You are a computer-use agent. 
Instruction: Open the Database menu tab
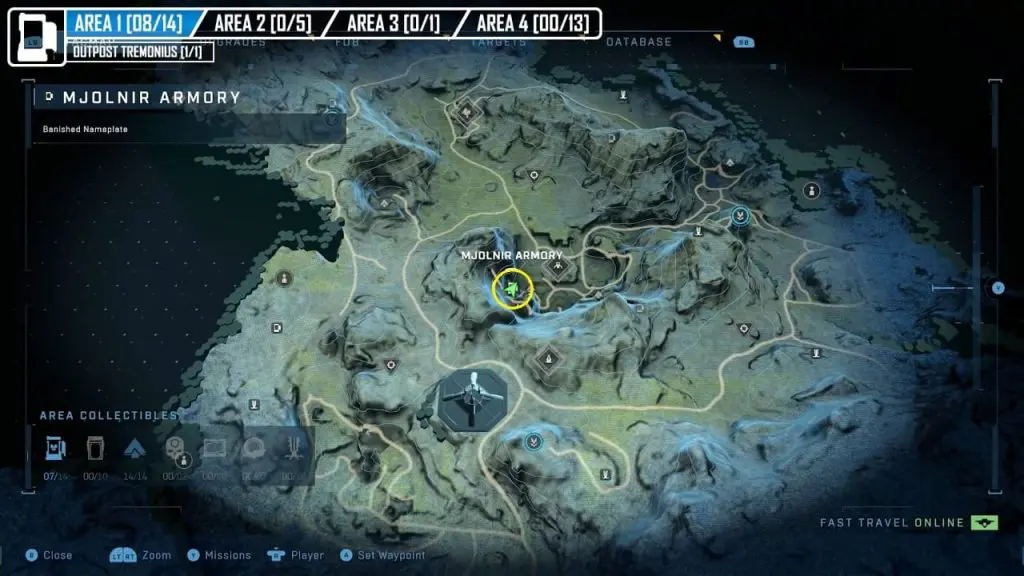click(x=638, y=42)
